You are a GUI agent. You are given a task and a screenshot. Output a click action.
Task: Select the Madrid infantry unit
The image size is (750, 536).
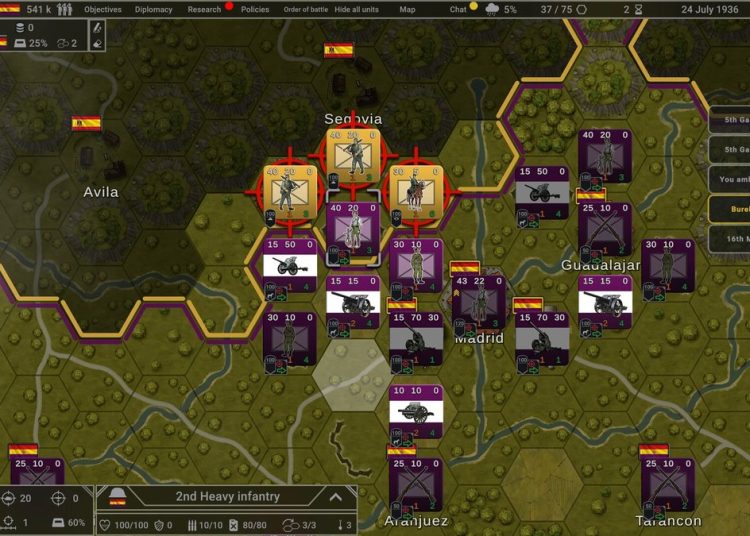(x=478, y=301)
